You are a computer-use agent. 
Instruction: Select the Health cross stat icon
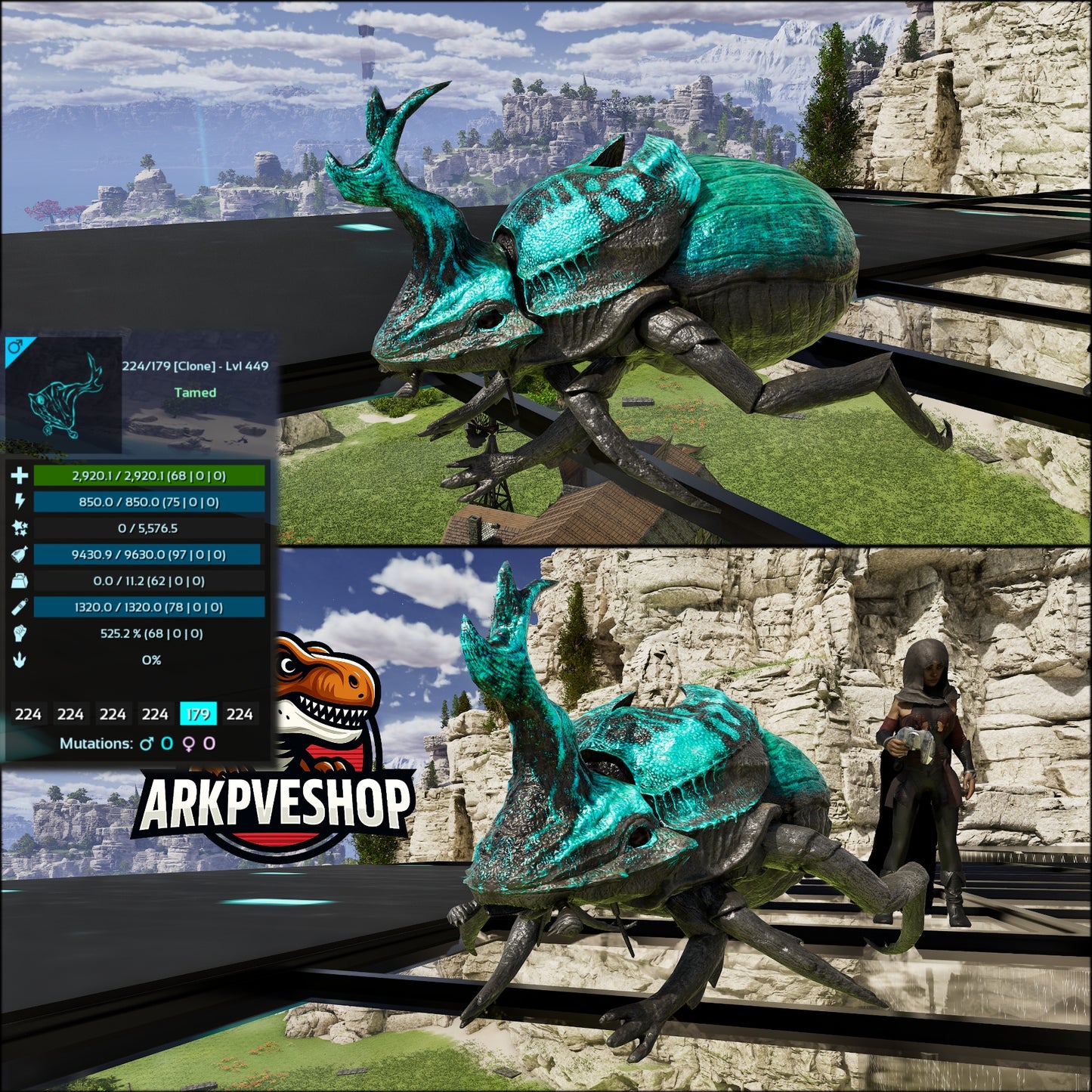click(x=20, y=476)
